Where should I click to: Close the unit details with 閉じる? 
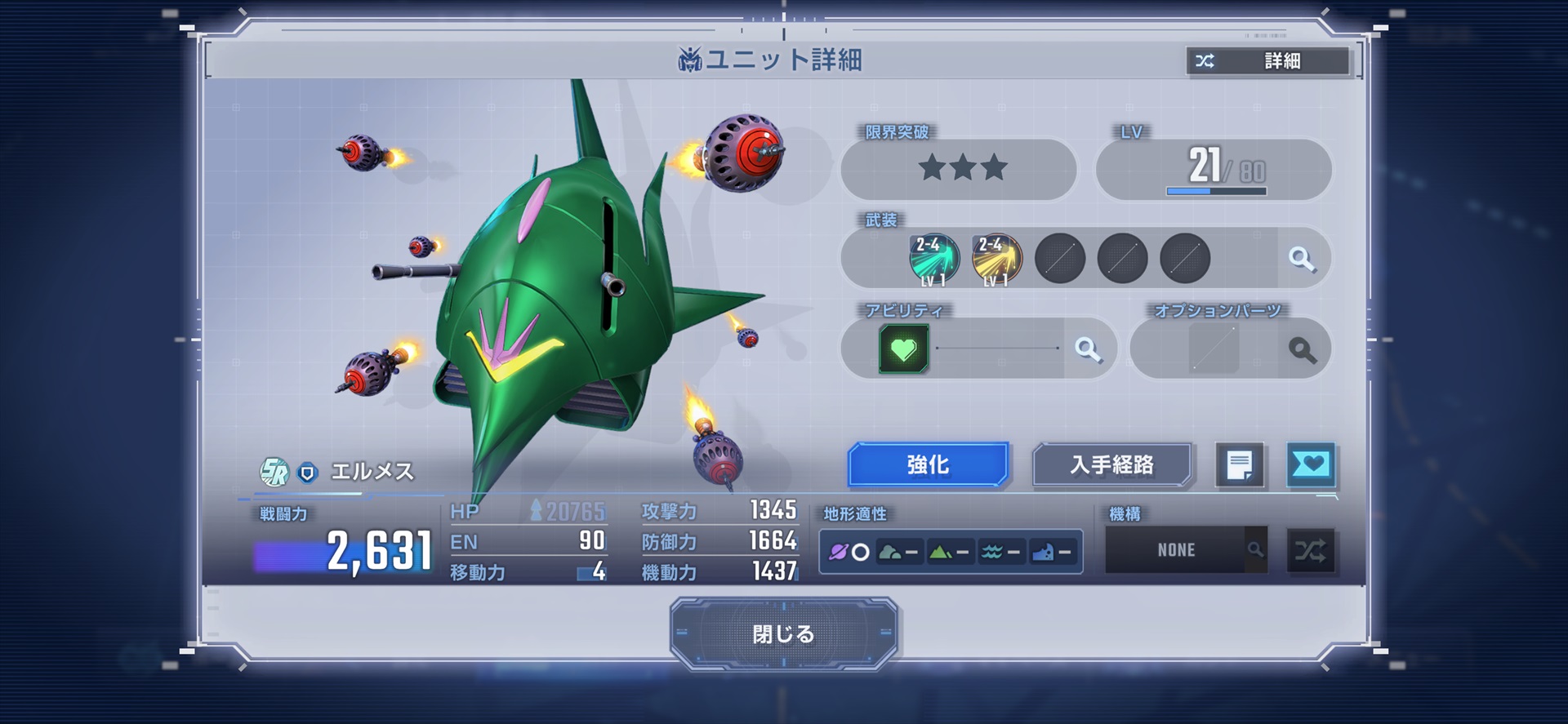tap(783, 633)
